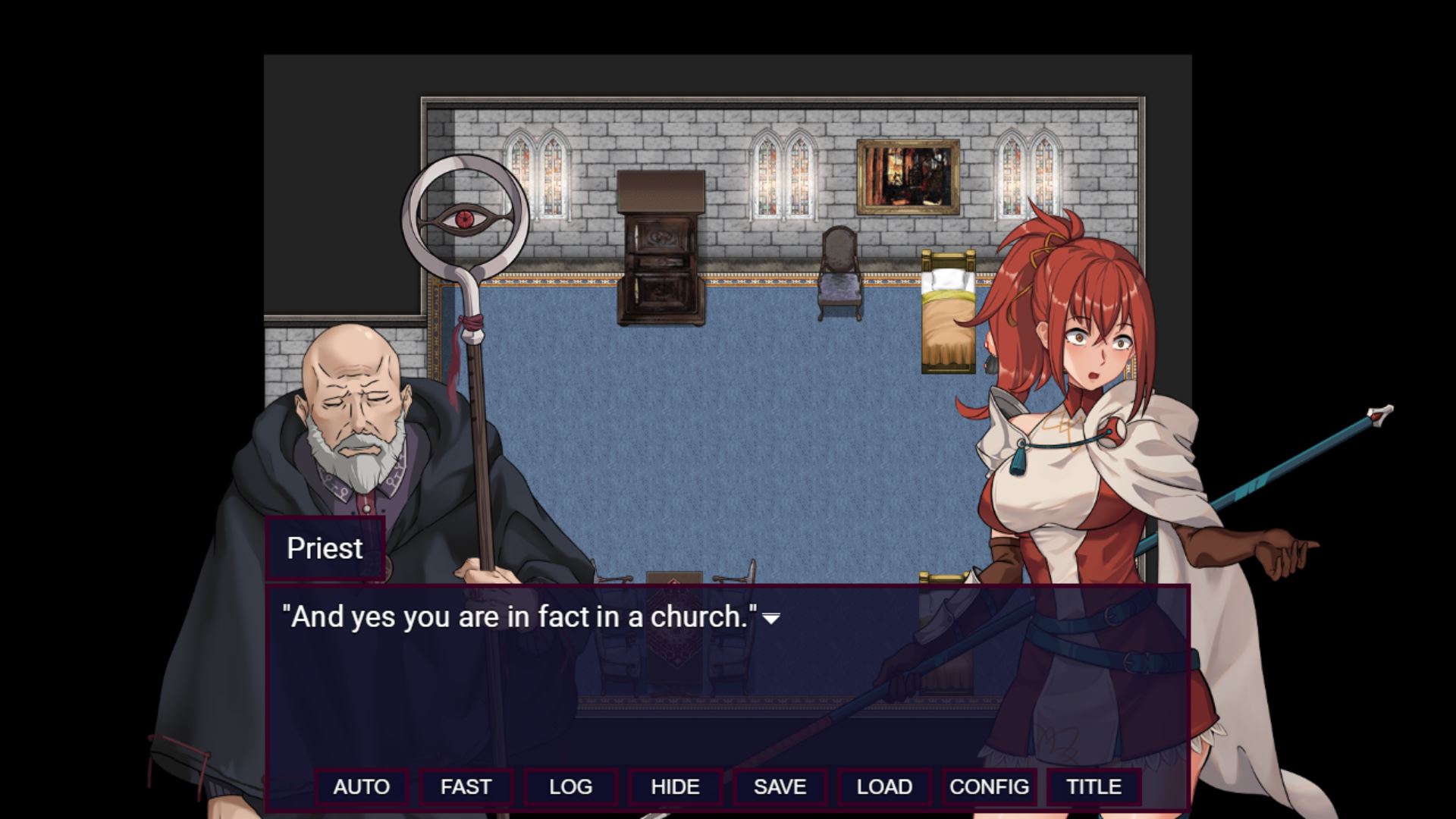Click the Priest name box

(325, 548)
